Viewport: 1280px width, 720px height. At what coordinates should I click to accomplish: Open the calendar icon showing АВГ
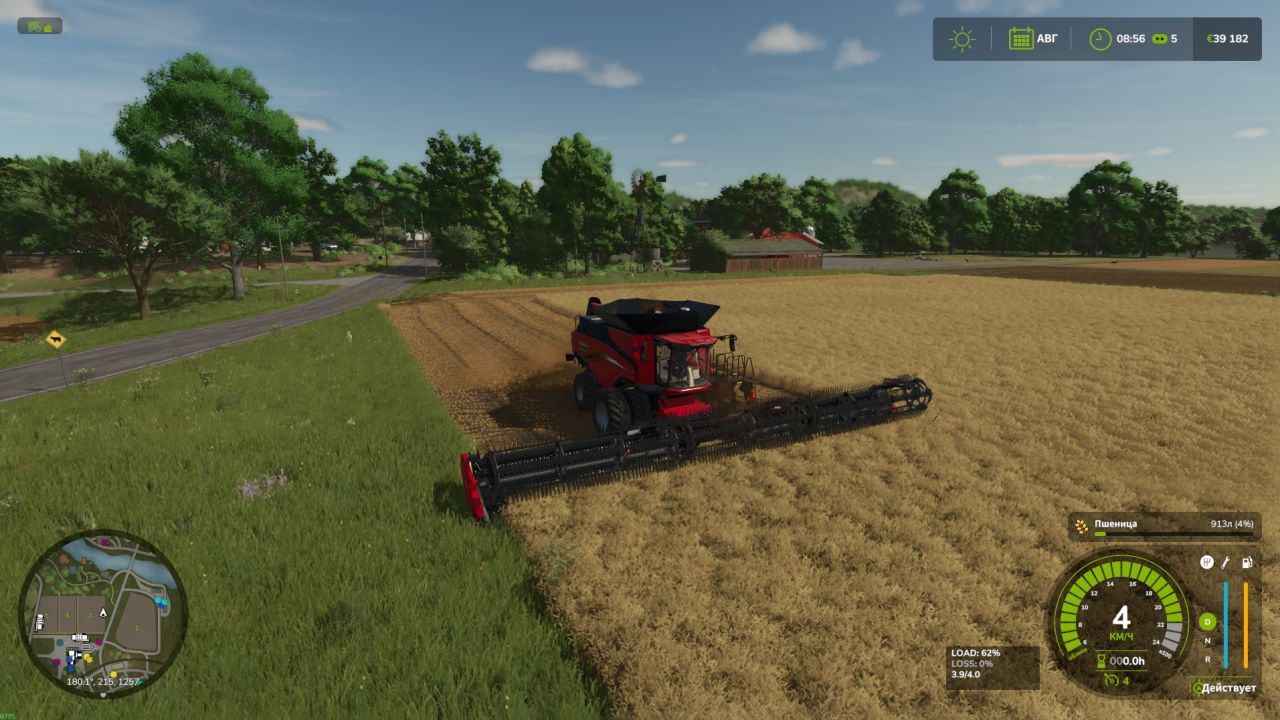pos(1021,37)
